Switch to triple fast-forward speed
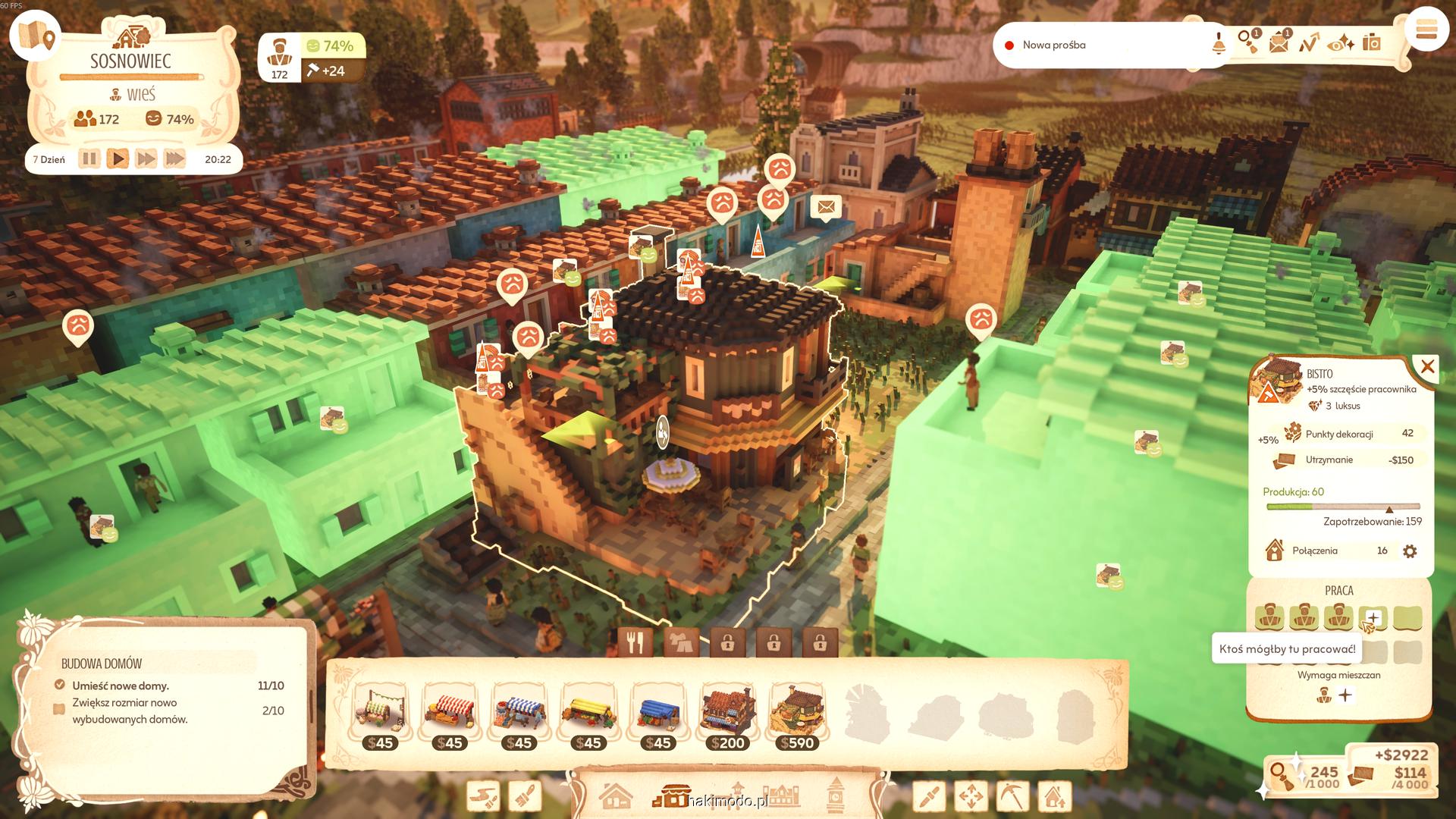Viewport: 1456px width, 819px height. [174, 159]
